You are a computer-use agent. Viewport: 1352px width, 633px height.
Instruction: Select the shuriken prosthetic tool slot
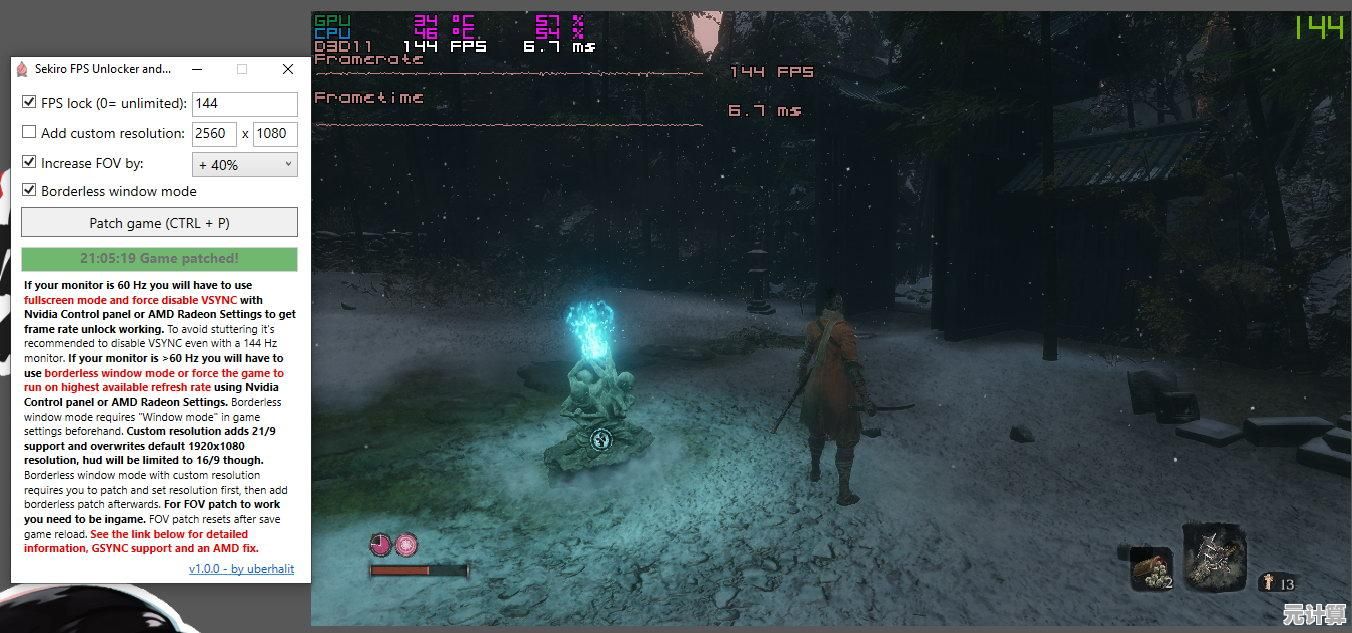point(1215,555)
